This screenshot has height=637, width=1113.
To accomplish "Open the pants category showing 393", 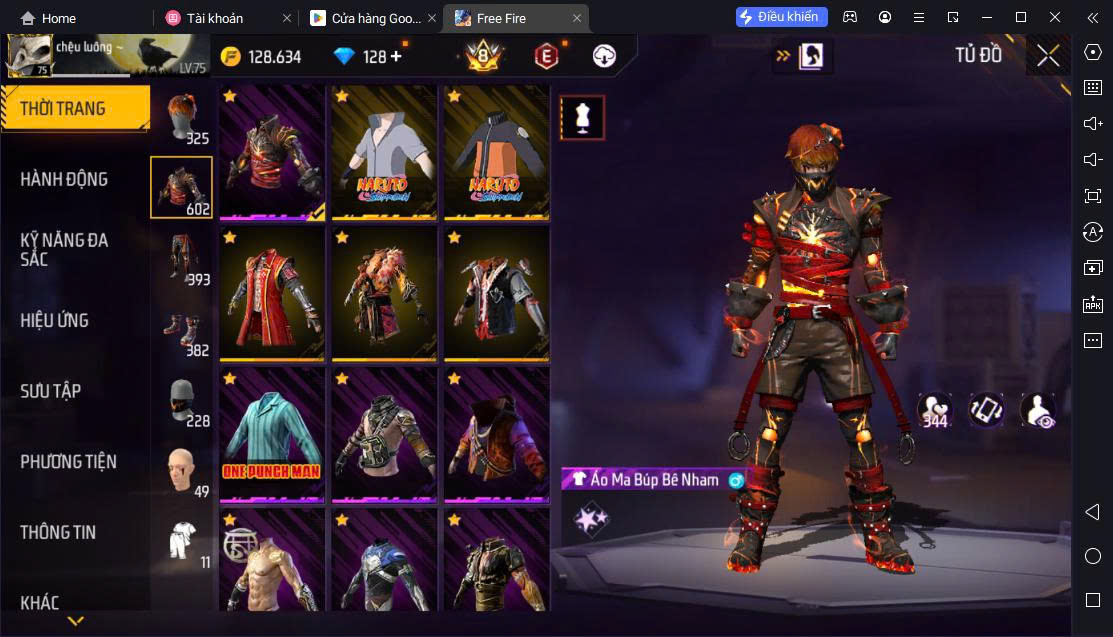I will [x=181, y=258].
